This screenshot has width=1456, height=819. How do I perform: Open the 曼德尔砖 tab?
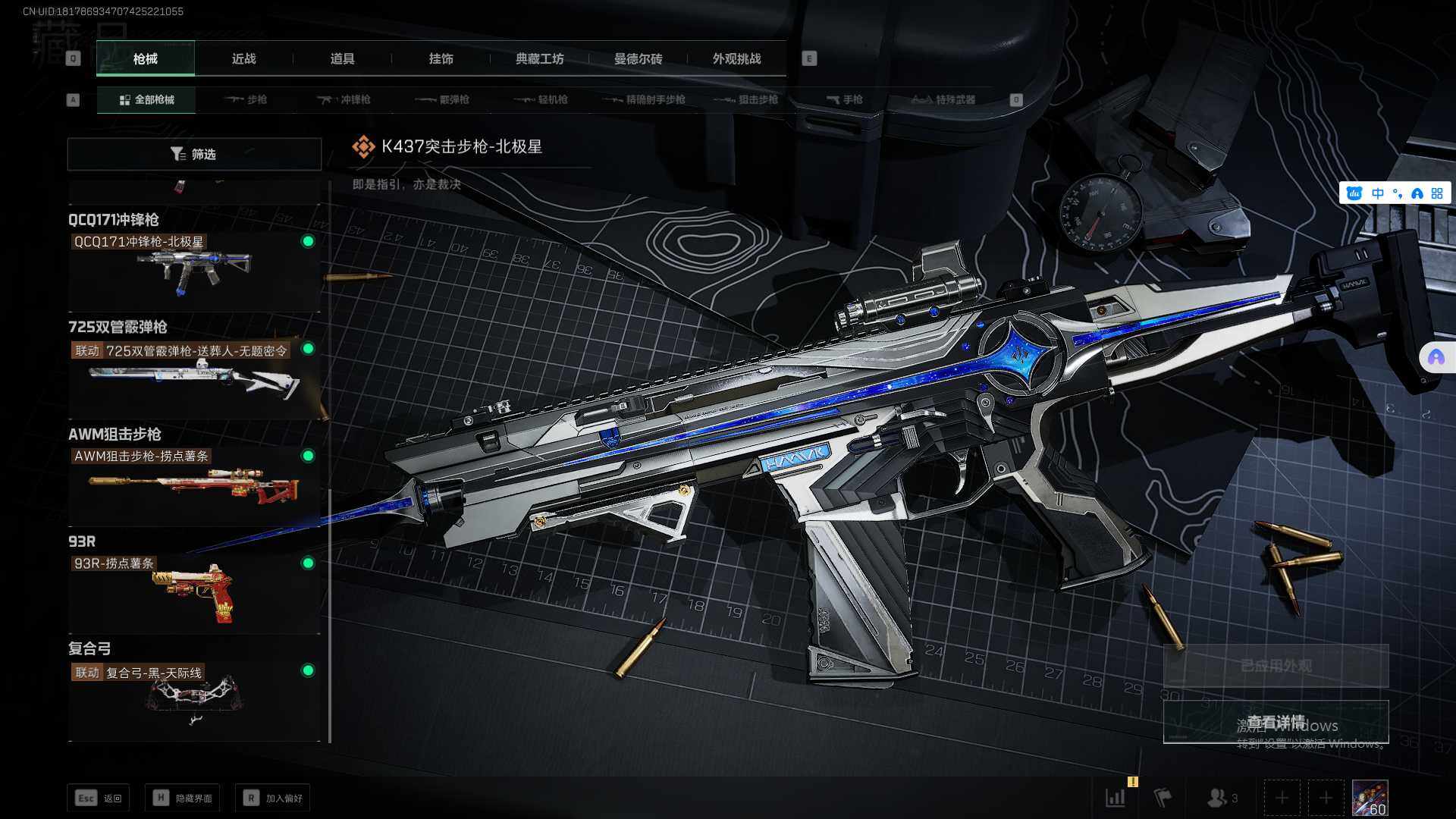(x=638, y=59)
